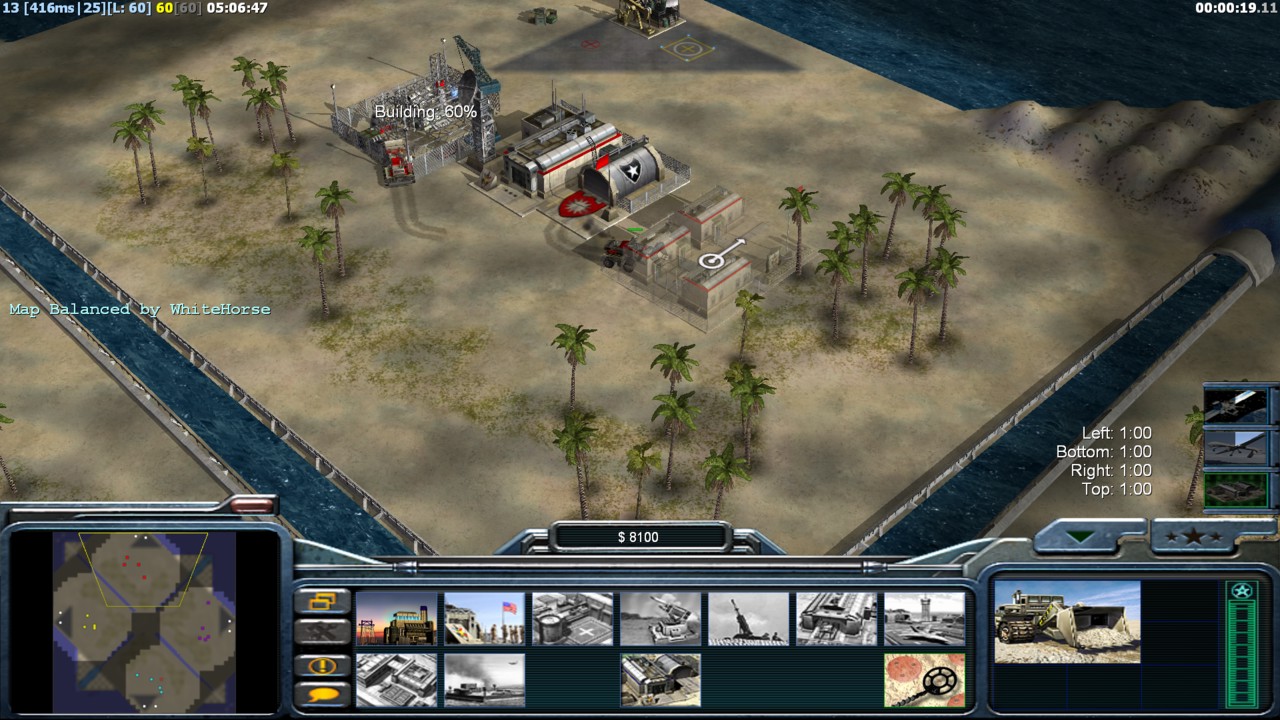Collapse the control bar with green arrow
Image resolution: width=1280 pixels, height=720 pixels.
pos(1080,537)
